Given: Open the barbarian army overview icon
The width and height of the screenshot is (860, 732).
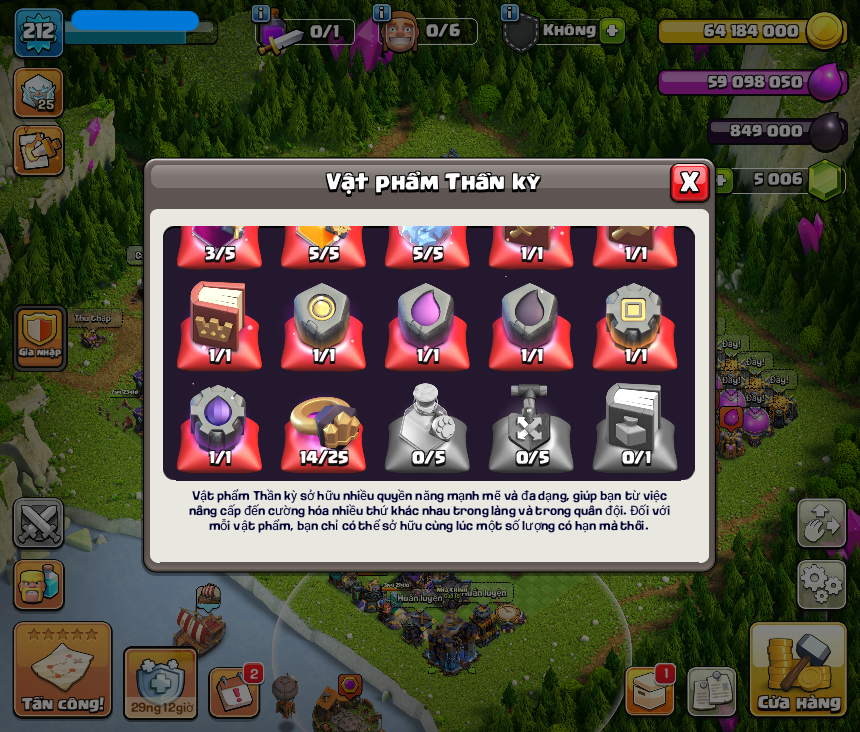Looking at the screenshot, I should (39, 584).
